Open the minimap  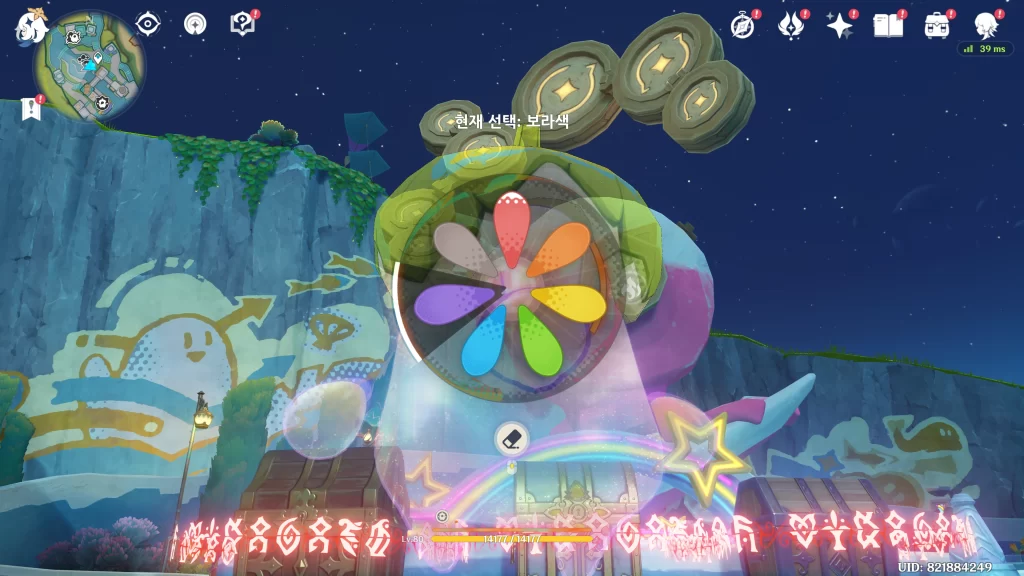pyautogui.click(x=89, y=65)
